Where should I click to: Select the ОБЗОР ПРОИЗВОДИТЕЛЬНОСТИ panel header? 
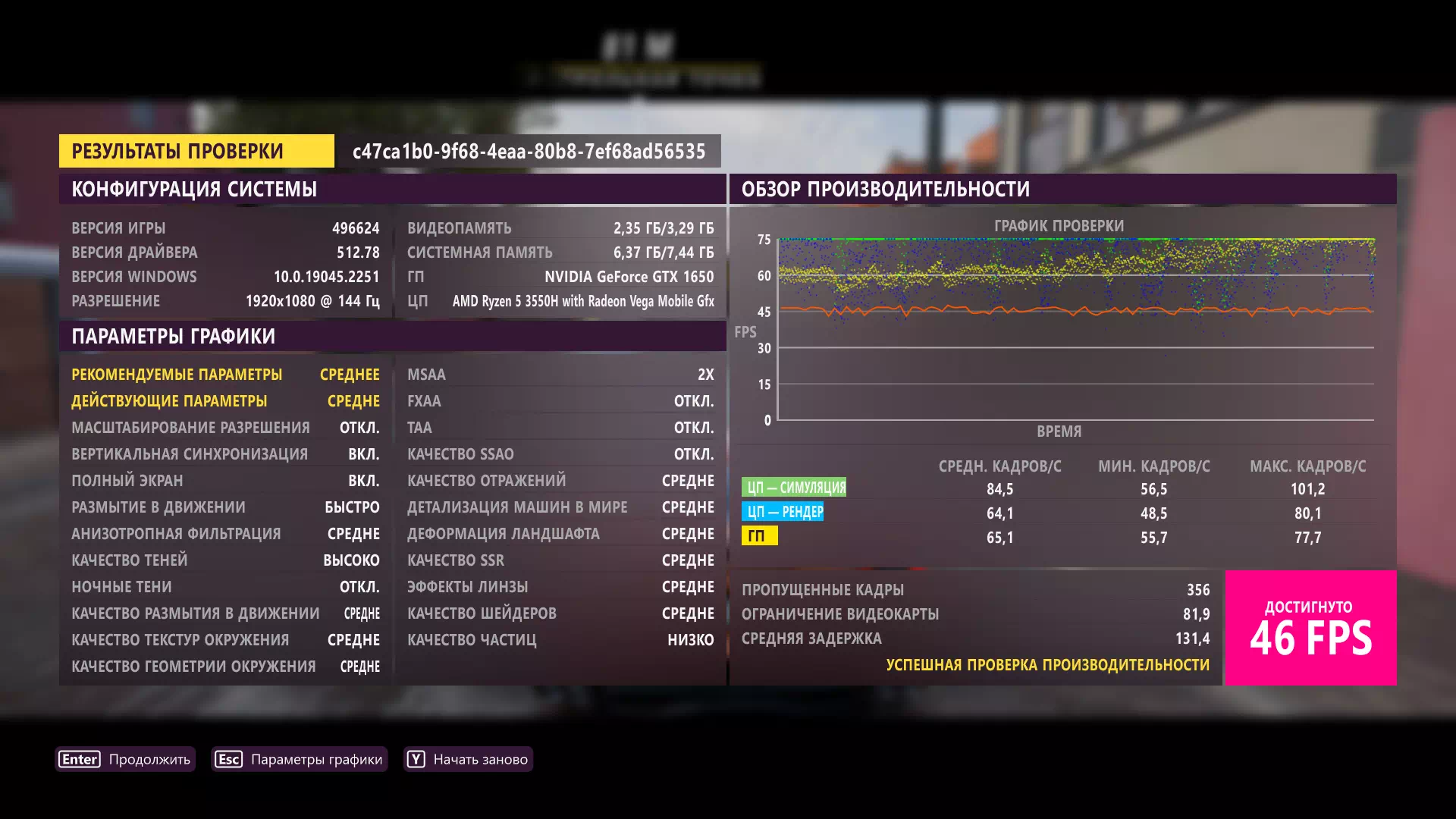tap(884, 190)
